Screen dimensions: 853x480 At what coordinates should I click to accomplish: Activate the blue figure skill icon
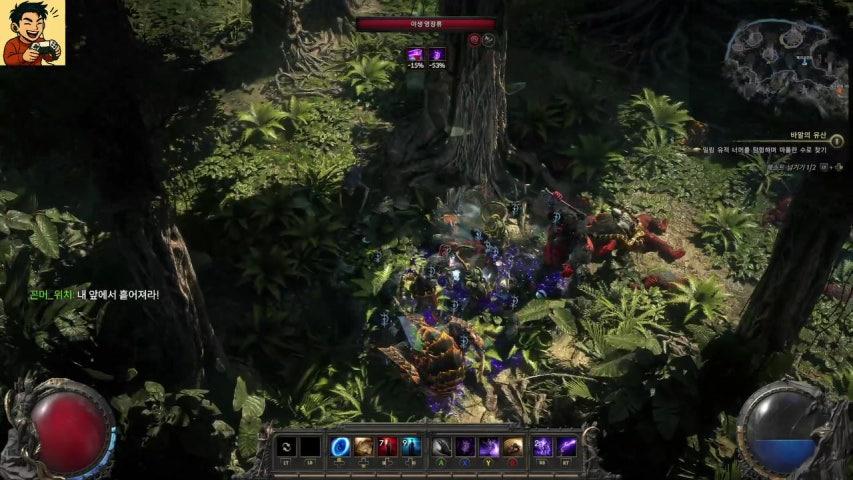410,446
